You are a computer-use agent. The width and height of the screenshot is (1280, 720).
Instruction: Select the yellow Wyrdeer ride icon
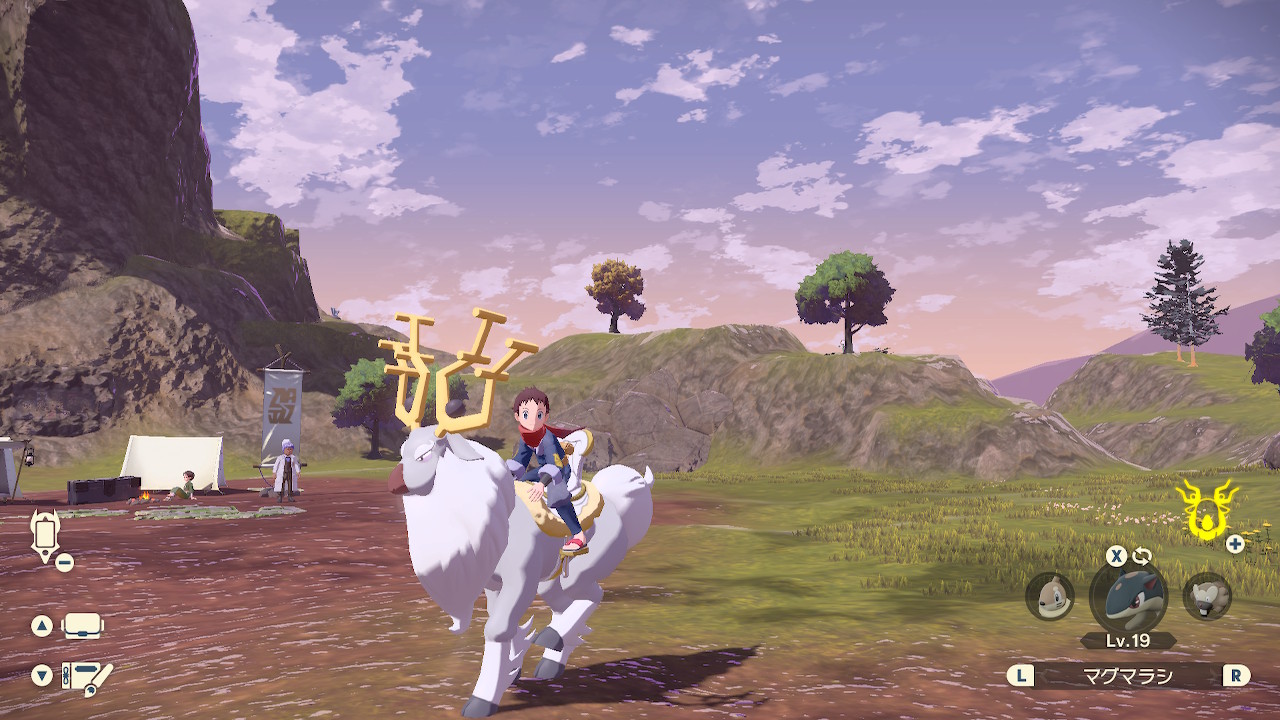pos(1207,508)
